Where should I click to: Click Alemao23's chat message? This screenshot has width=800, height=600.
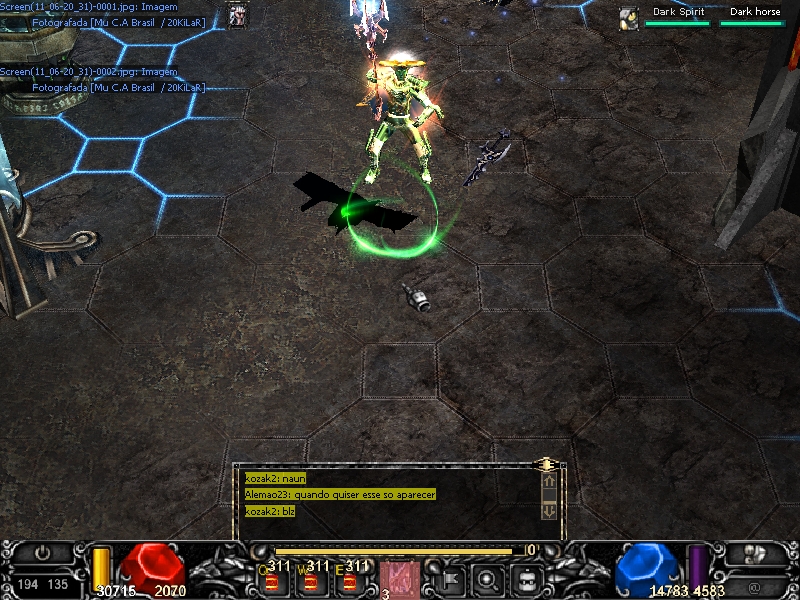click(x=340, y=495)
